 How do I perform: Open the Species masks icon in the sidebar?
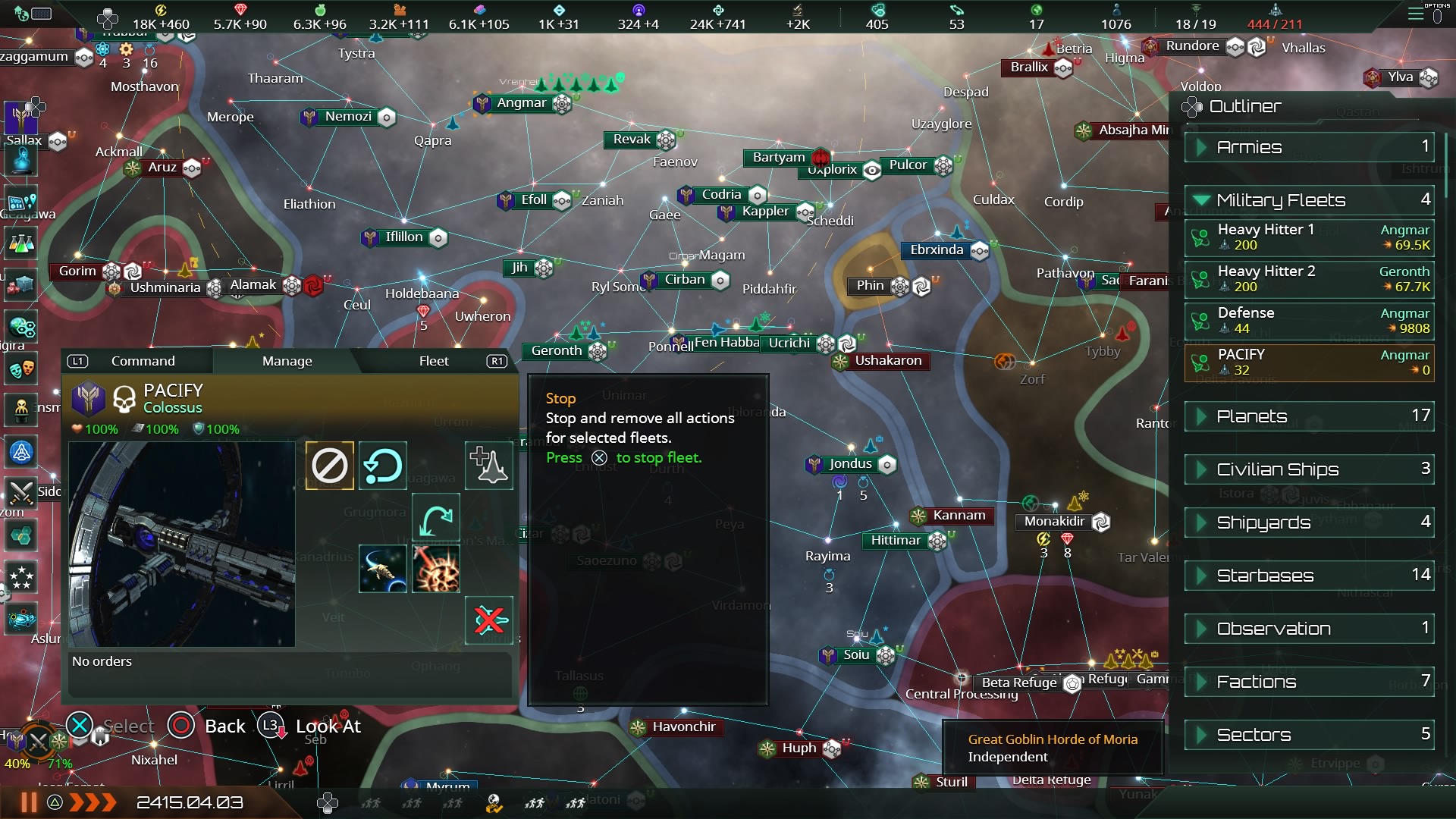pyautogui.click(x=21, y=369)
